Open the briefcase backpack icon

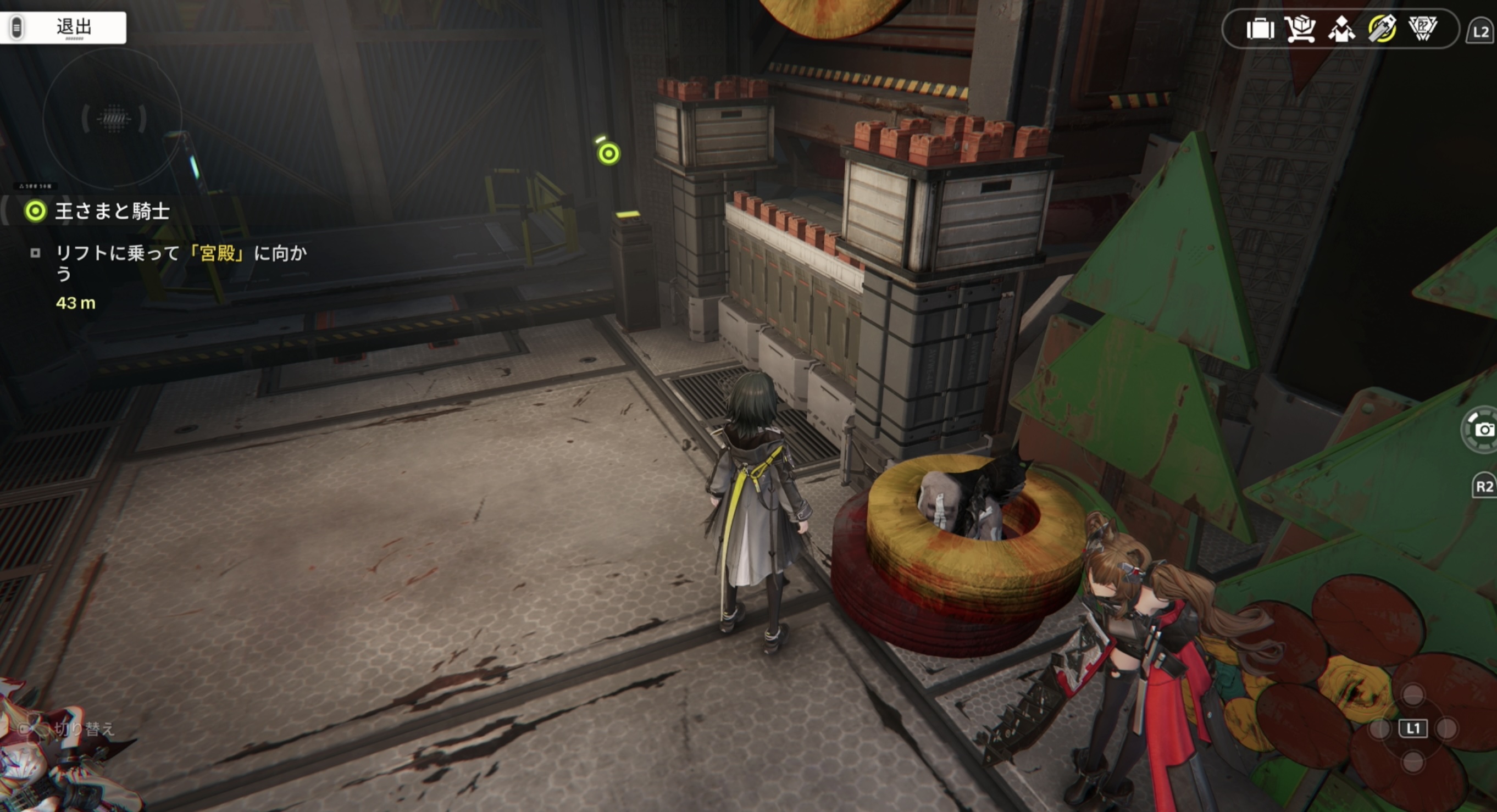click(1260, 29)
